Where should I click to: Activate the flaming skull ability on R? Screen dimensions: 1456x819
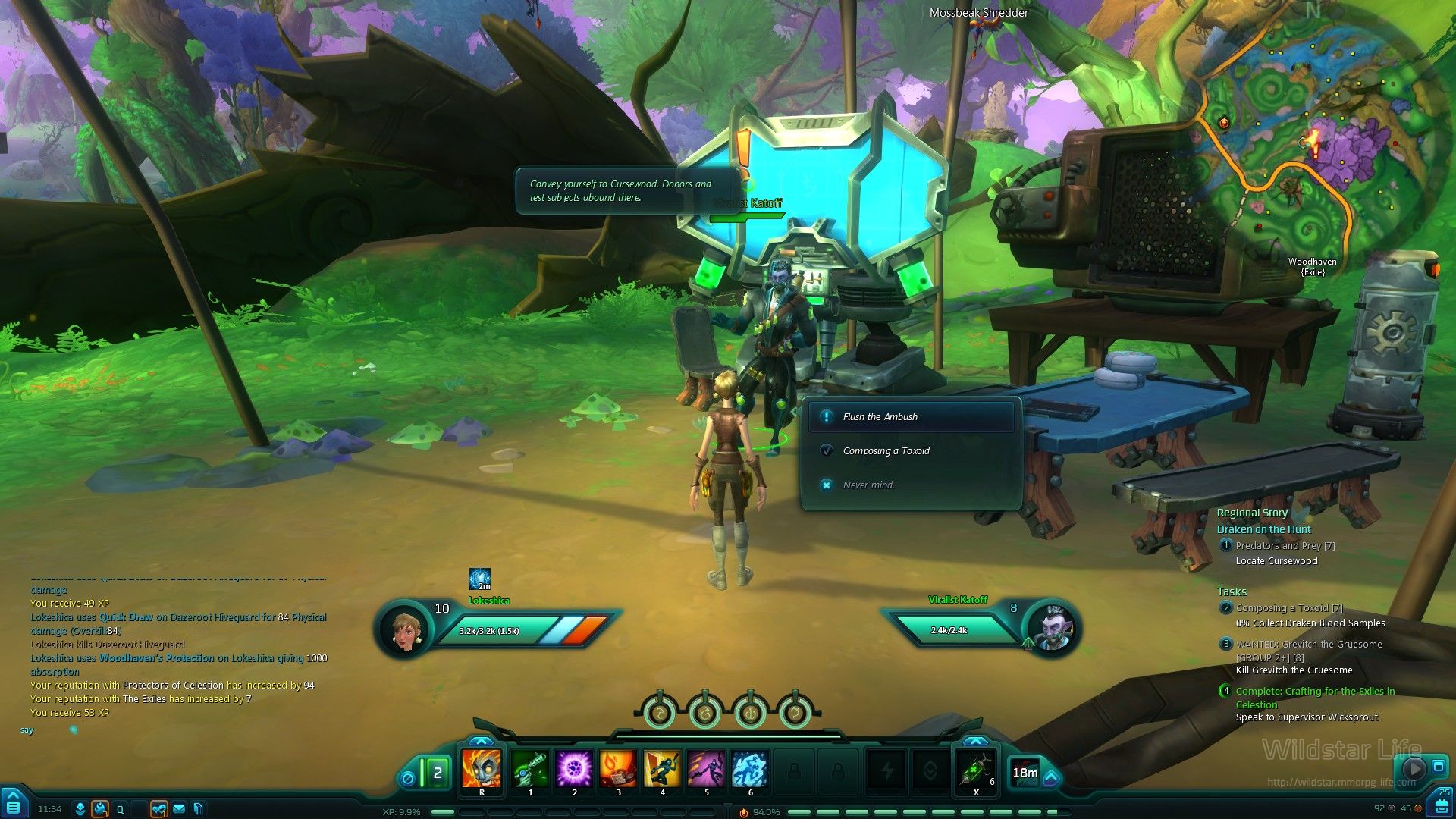(x=482, y=767)
